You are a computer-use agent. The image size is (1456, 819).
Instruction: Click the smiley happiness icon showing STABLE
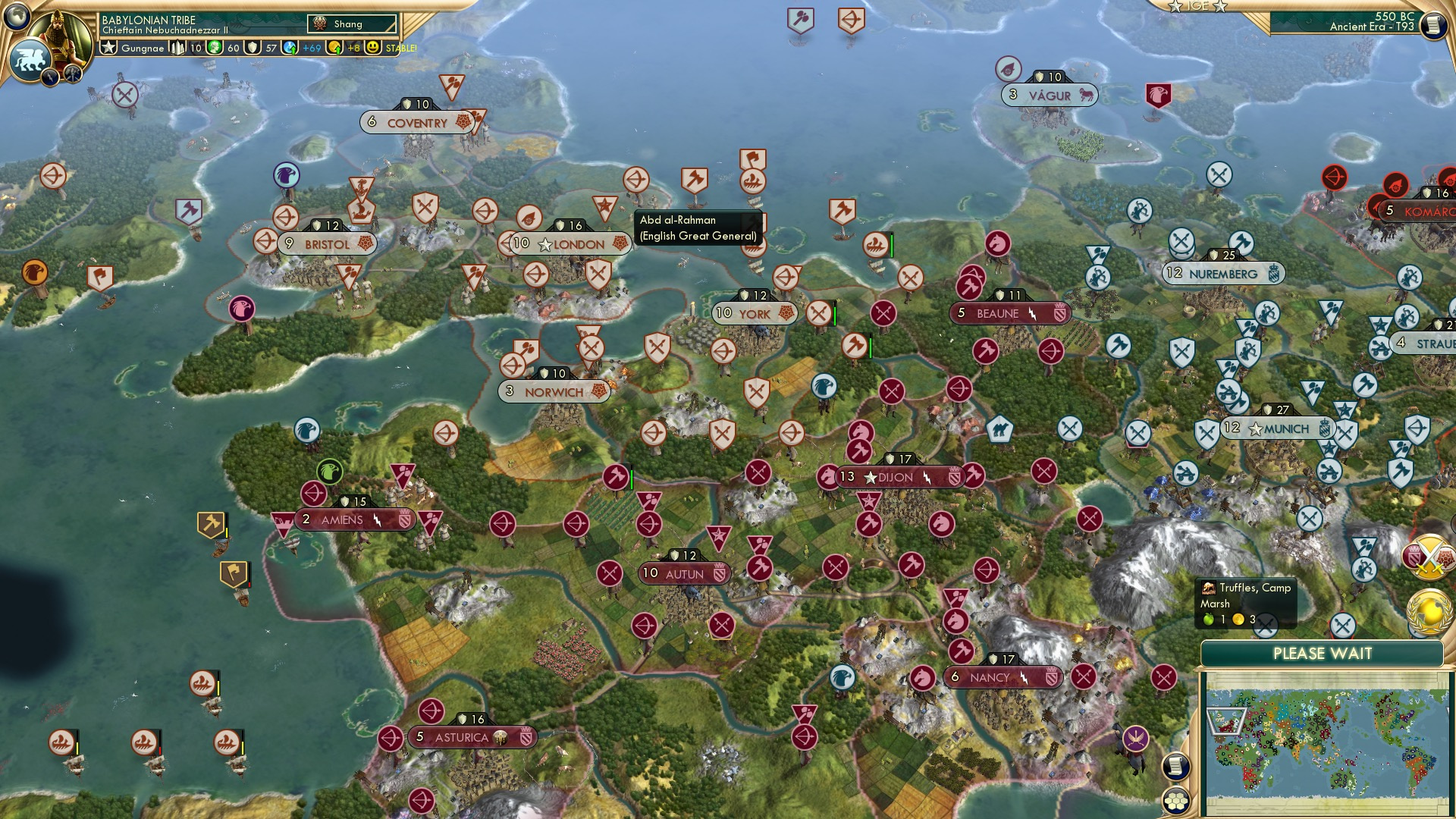372,48
